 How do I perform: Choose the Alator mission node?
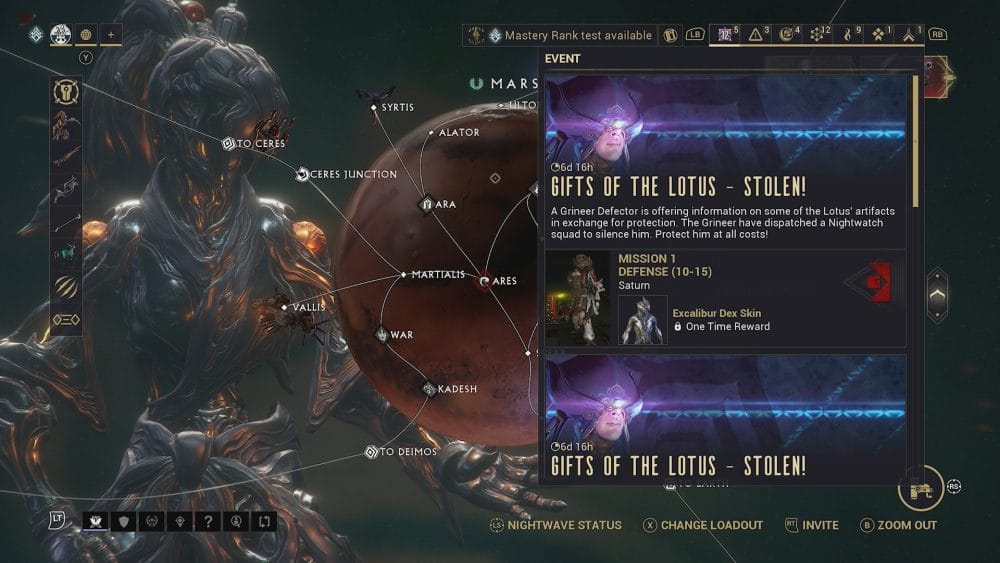click(430, 132)
